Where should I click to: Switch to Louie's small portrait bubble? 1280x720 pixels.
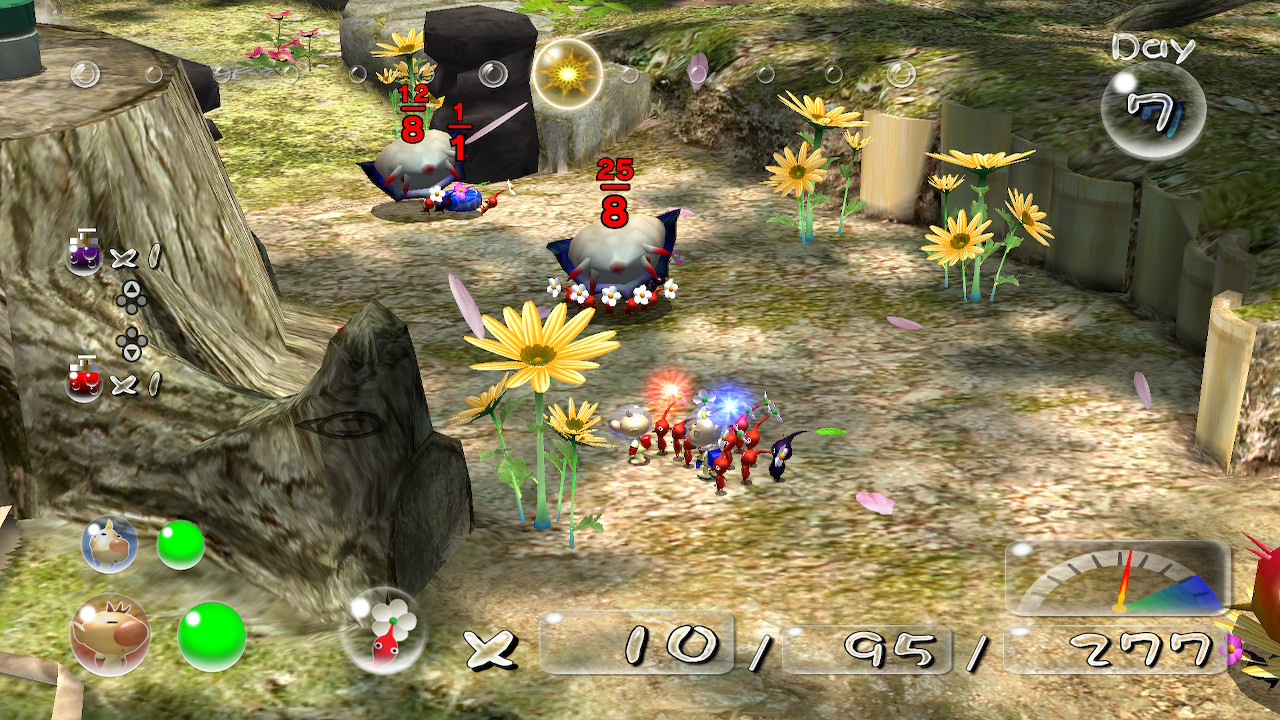109,545
